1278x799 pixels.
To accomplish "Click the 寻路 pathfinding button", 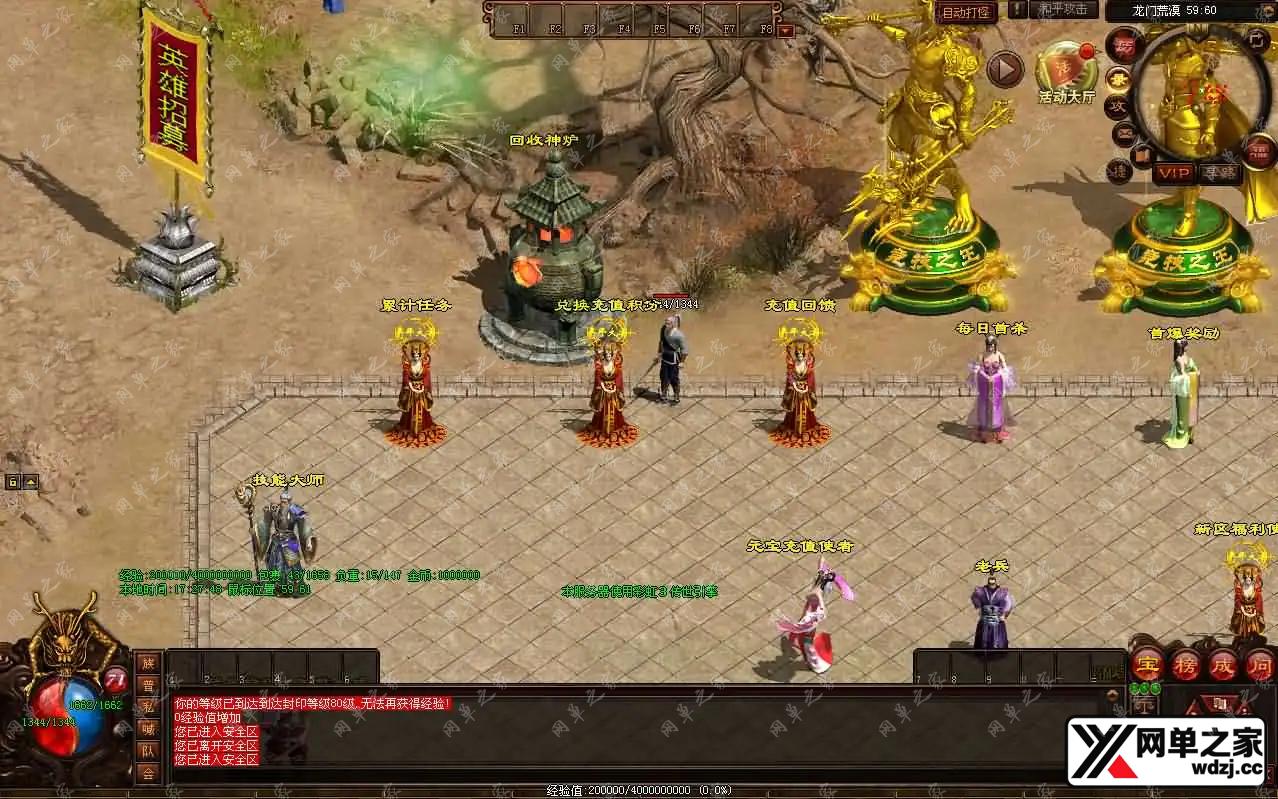I will pyautogui.click(x=1219, y=173).
